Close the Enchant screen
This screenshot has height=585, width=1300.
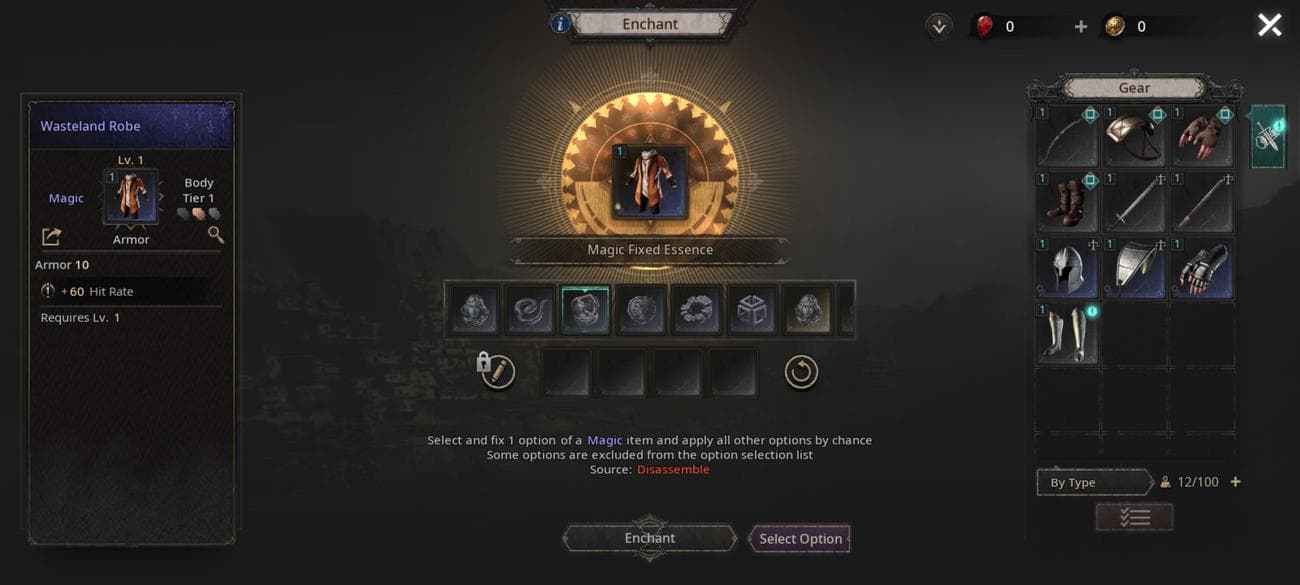coord(1269,25)
